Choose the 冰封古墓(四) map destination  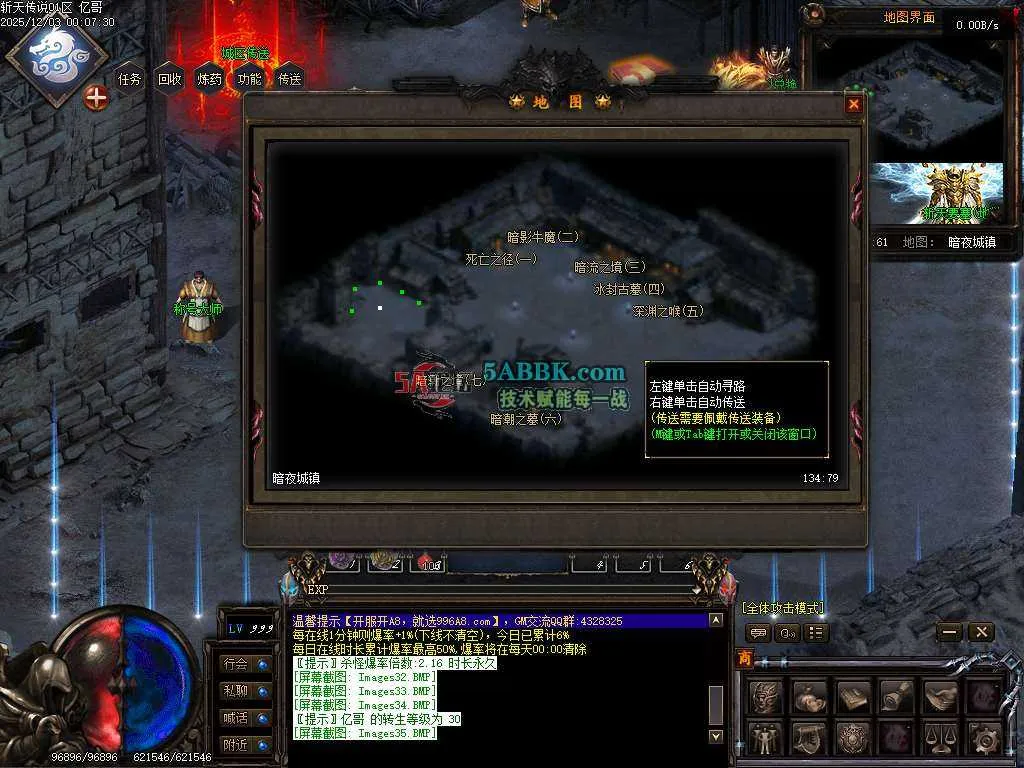(629, 289)
